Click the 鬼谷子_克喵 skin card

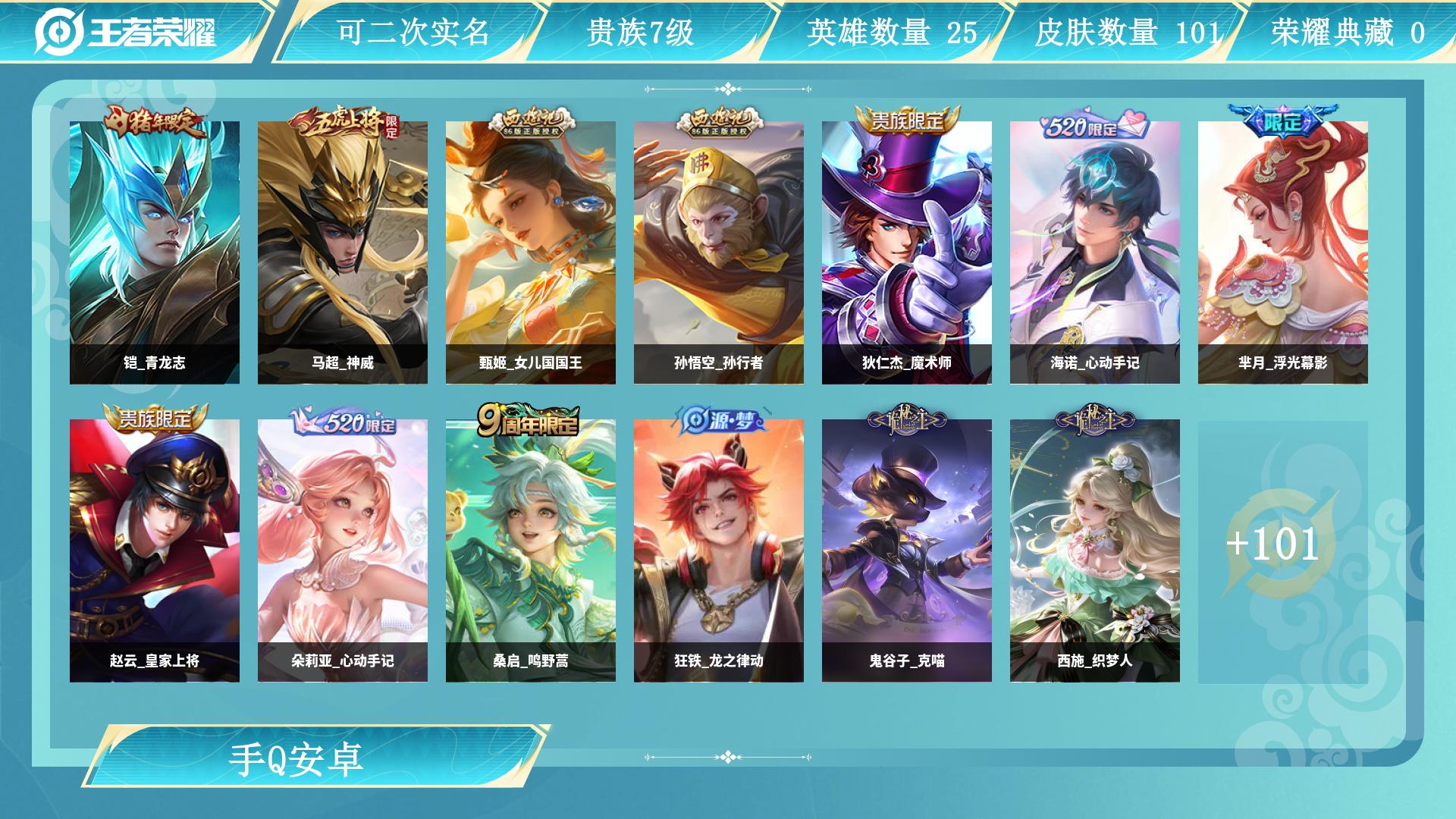point(907,551)
